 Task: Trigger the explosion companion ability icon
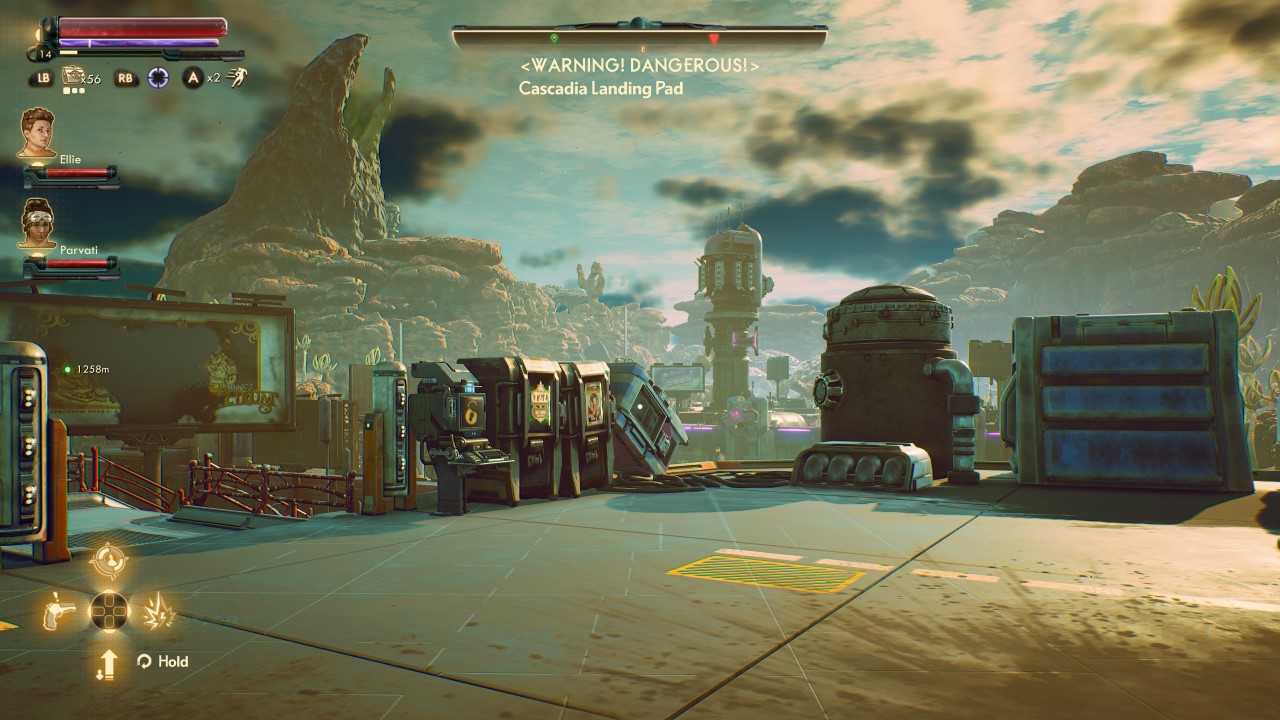(159, 610)
